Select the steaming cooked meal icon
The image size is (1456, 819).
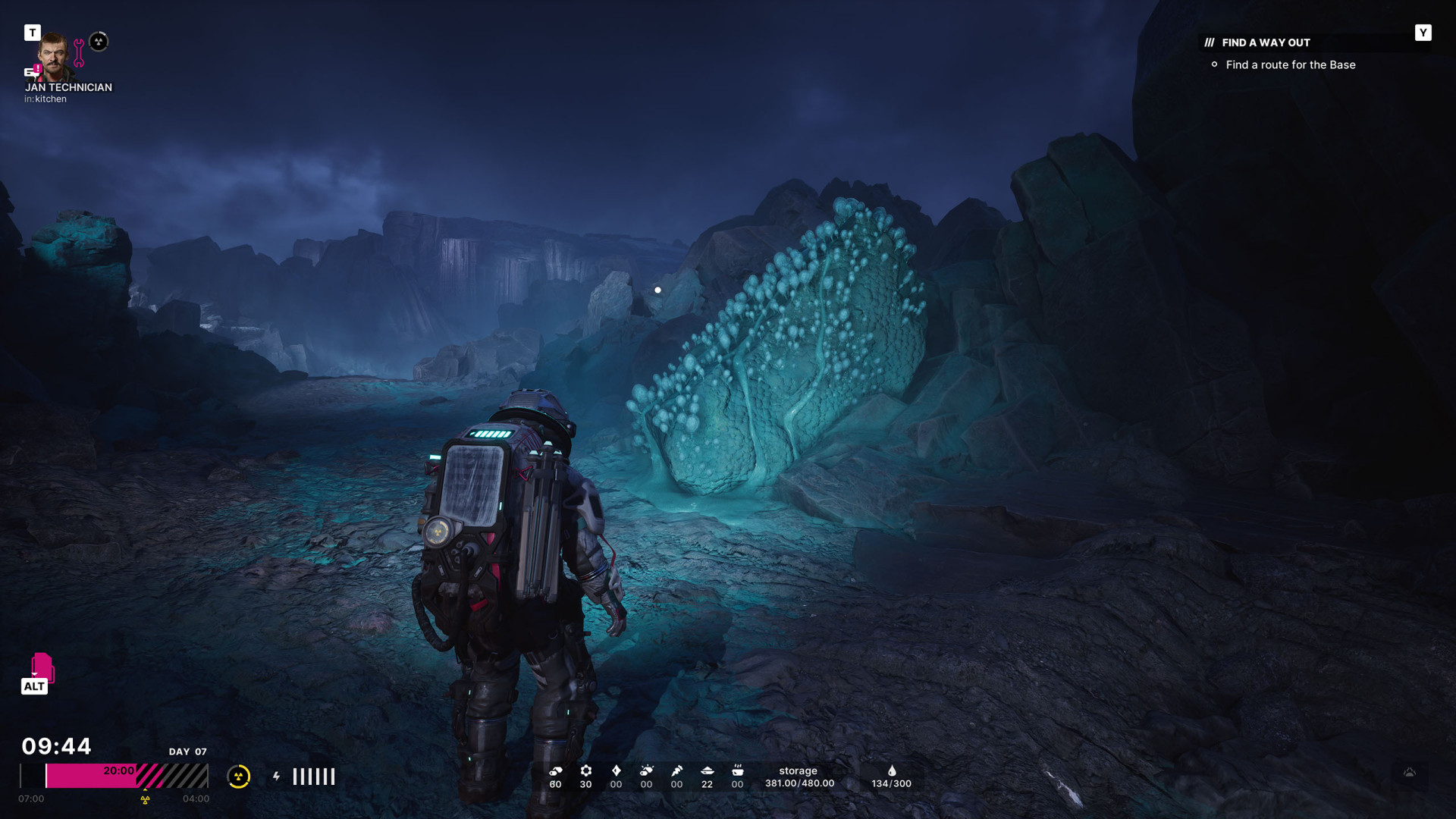737,771
